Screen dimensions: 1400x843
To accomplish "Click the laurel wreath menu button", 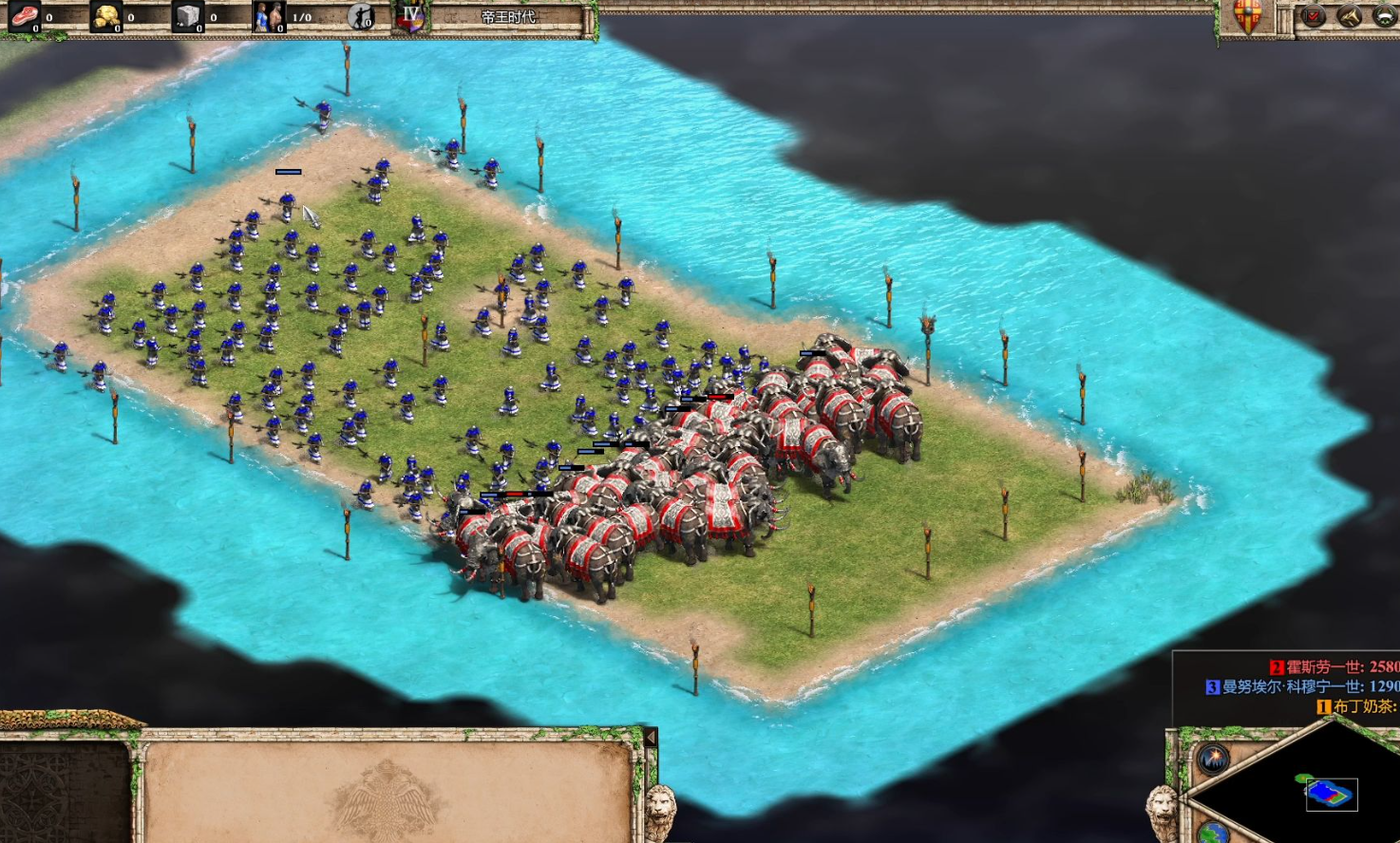I will tap(1385, 16).
